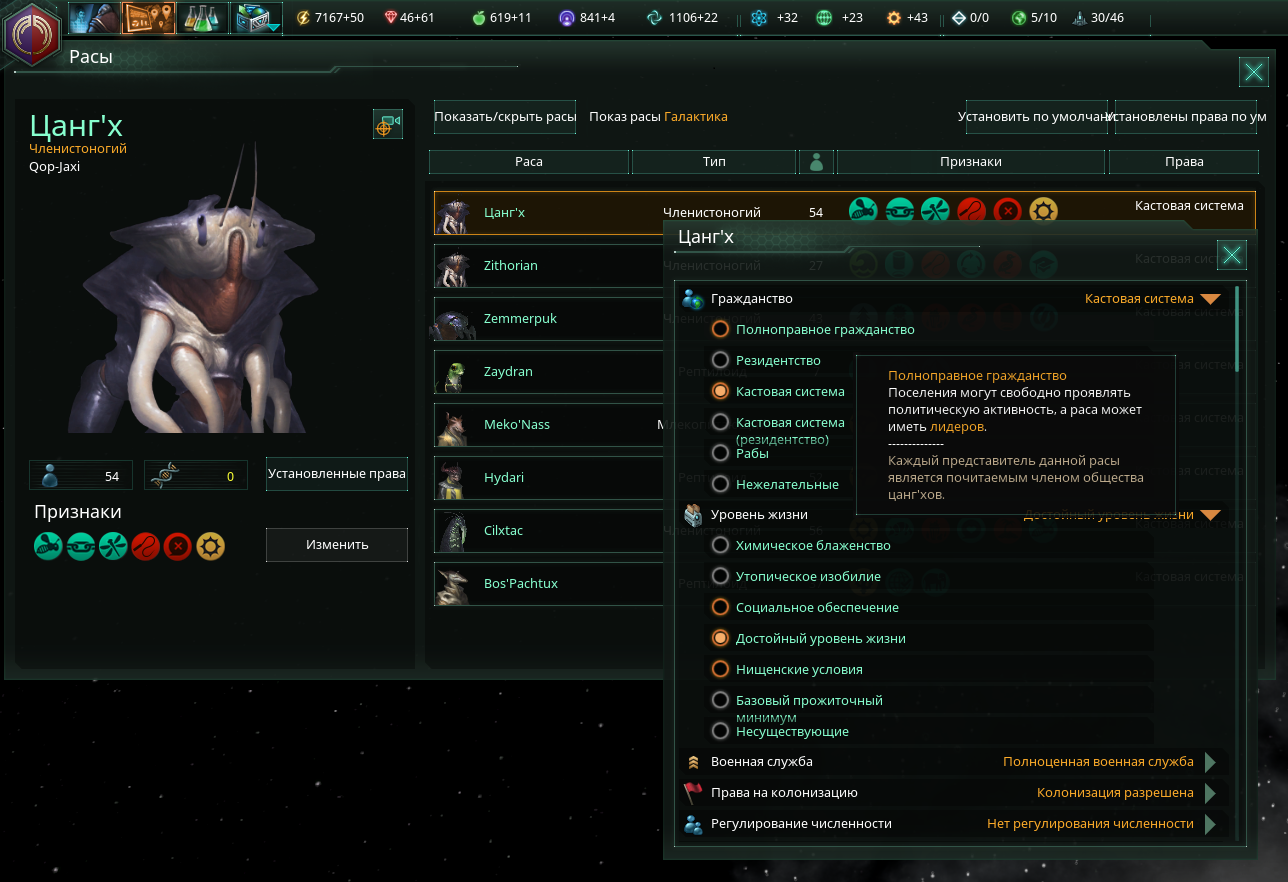This screenshot has height=882, width=1288.
Task: Open the empire emblem menu
Action: coord(32,34)
